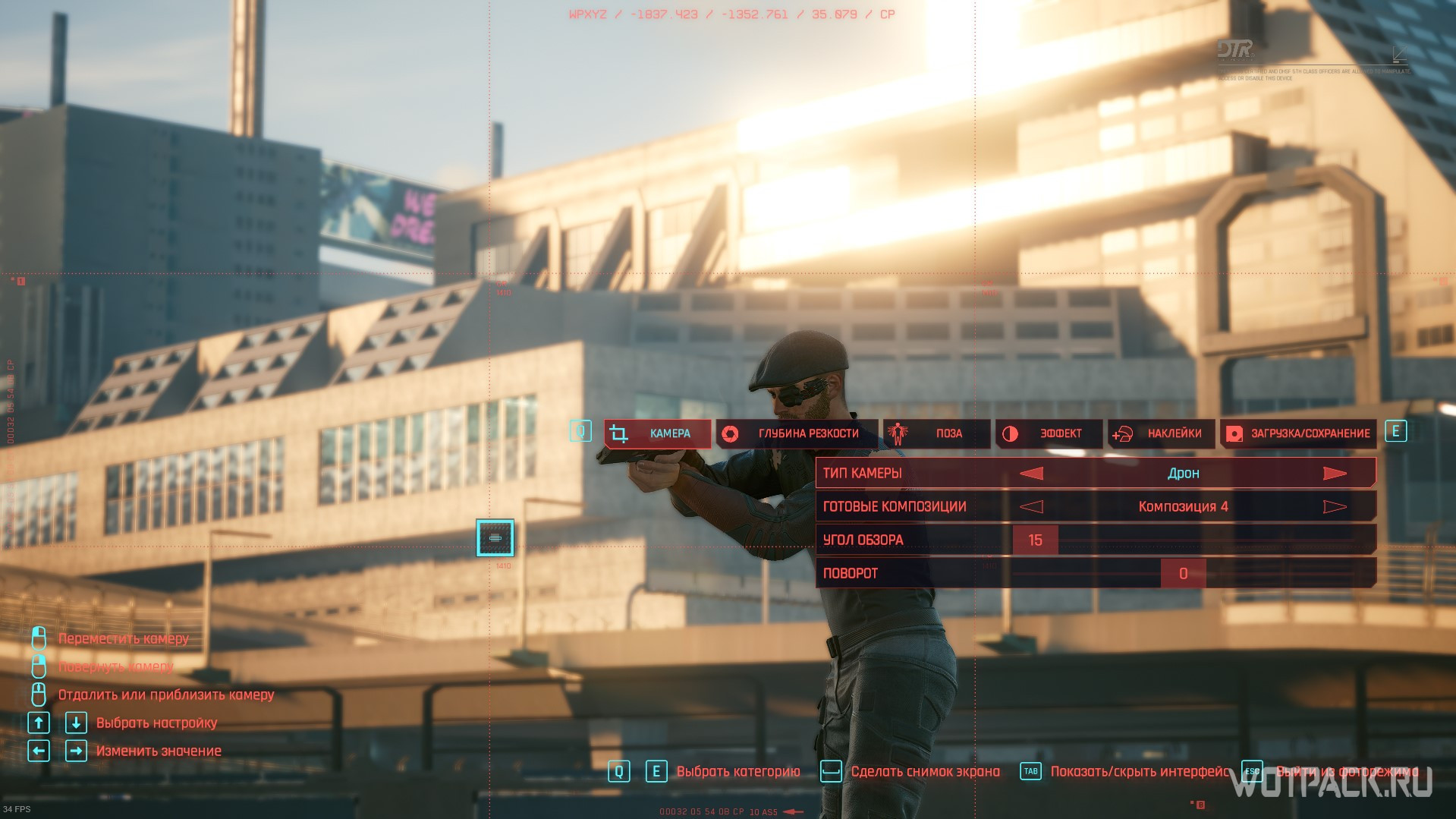Open the Эффект tab
Viewport: 1456px width, 819px height.
tap(1049, 433)
